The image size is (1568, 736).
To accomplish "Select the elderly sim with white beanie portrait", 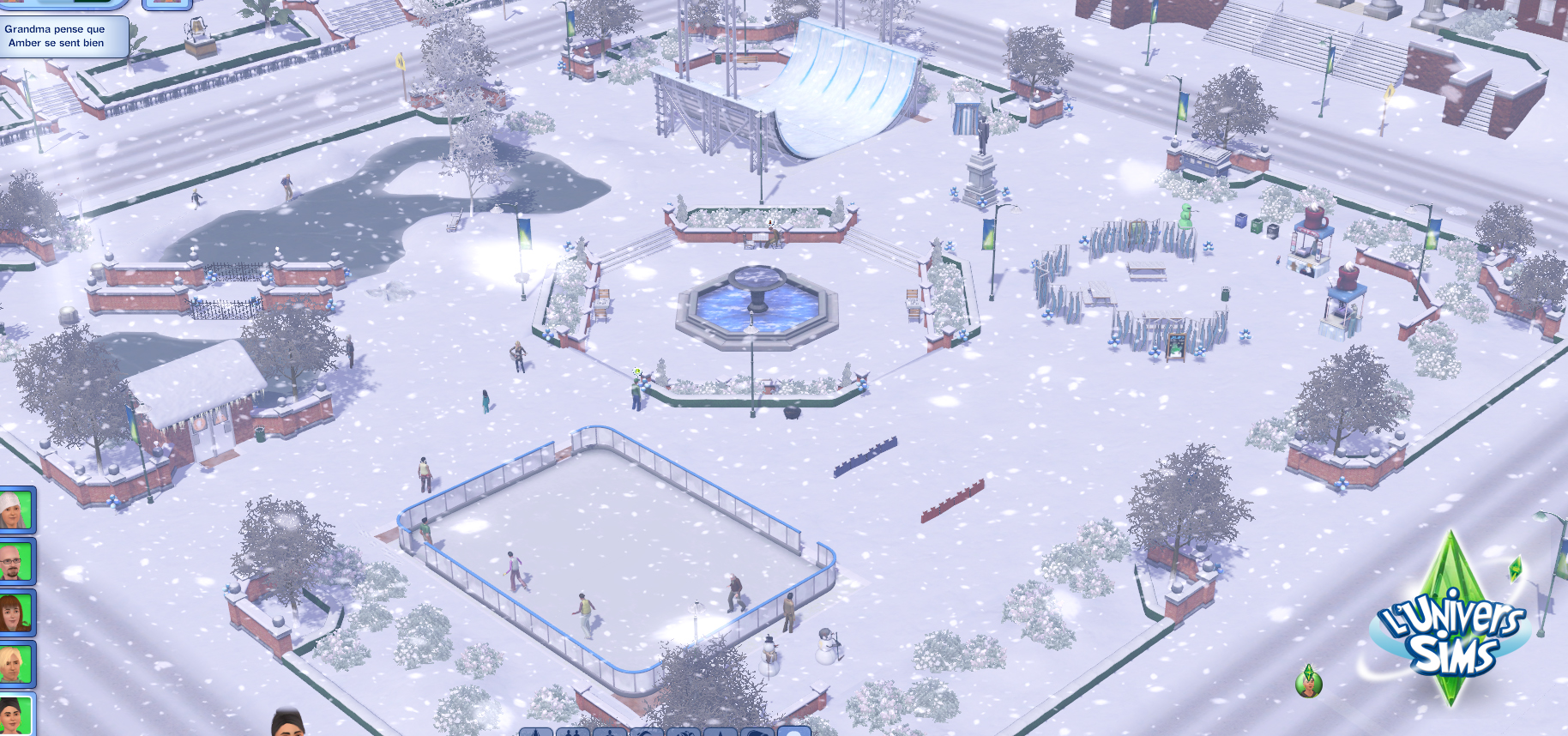I will coord(16,510).
